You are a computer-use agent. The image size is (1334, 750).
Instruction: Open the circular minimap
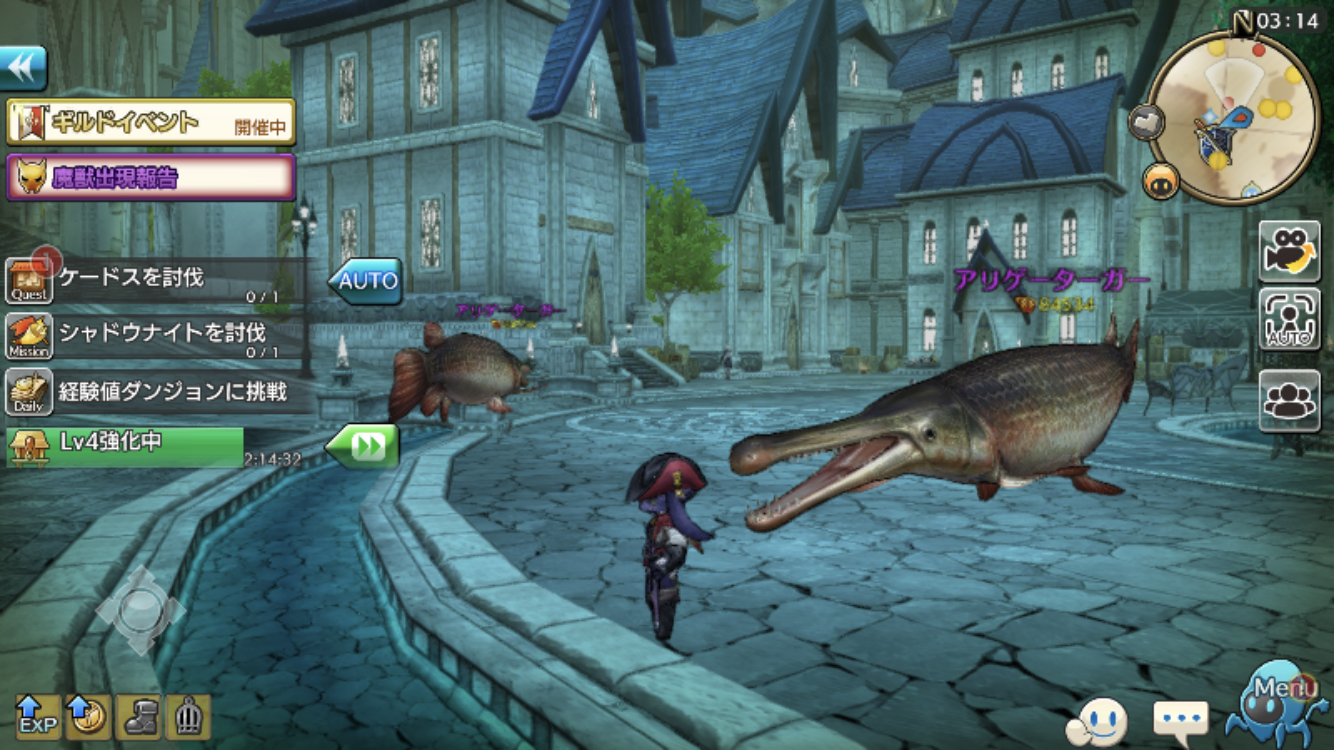[x=1232, y=118]
